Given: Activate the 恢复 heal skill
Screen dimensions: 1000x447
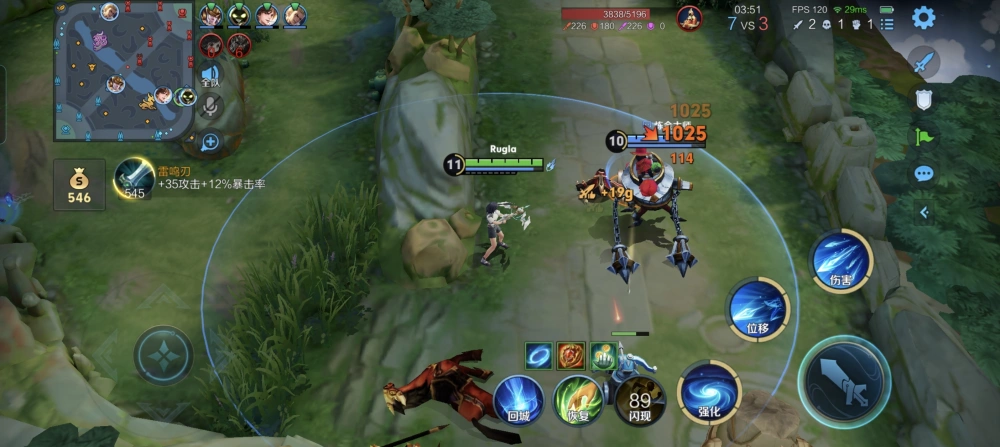Looking at the screenshot, I should point(577,397).
